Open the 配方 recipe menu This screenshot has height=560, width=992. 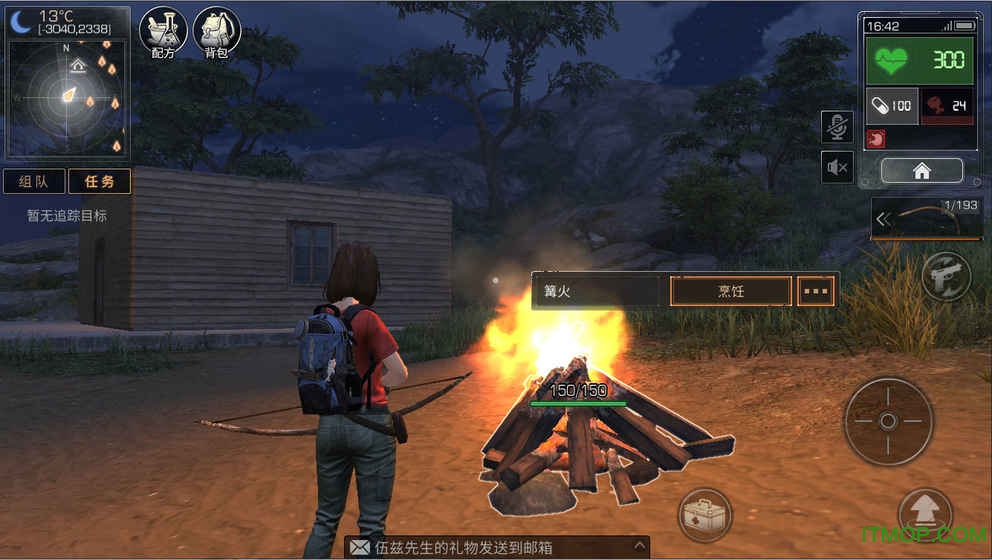(x=163, y=32)
